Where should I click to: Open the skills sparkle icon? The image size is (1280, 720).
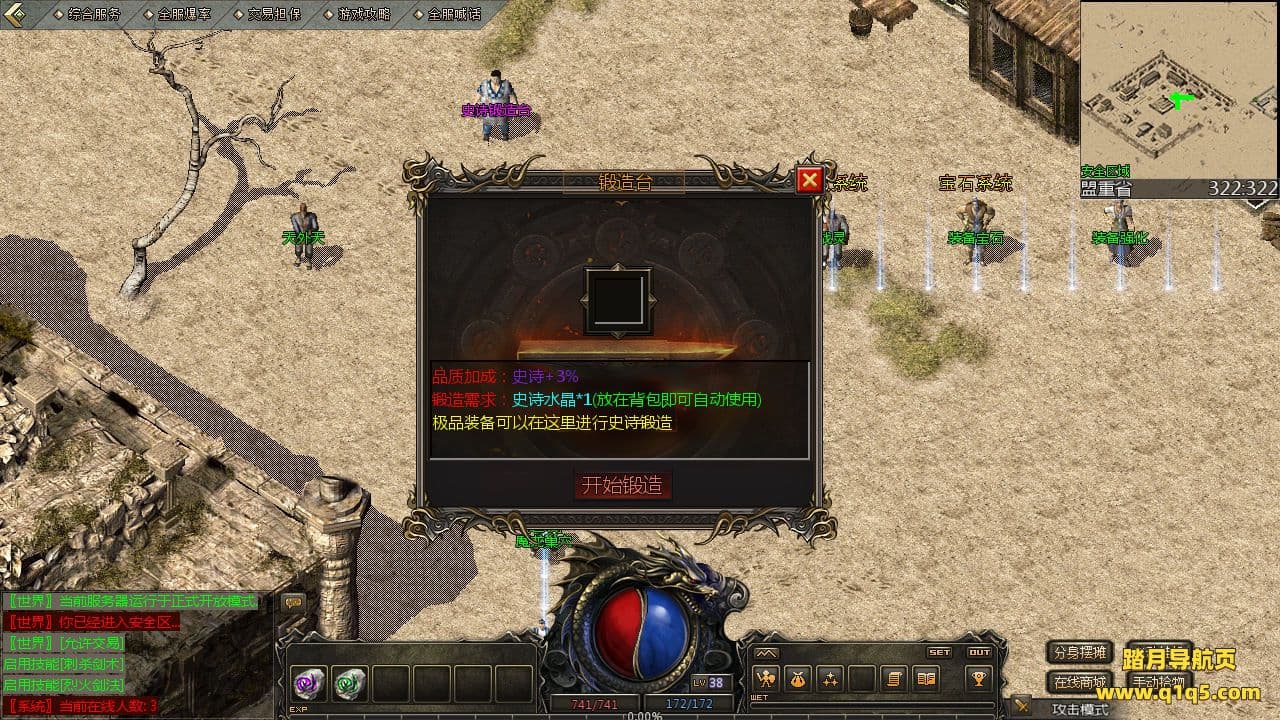[830, 679]
